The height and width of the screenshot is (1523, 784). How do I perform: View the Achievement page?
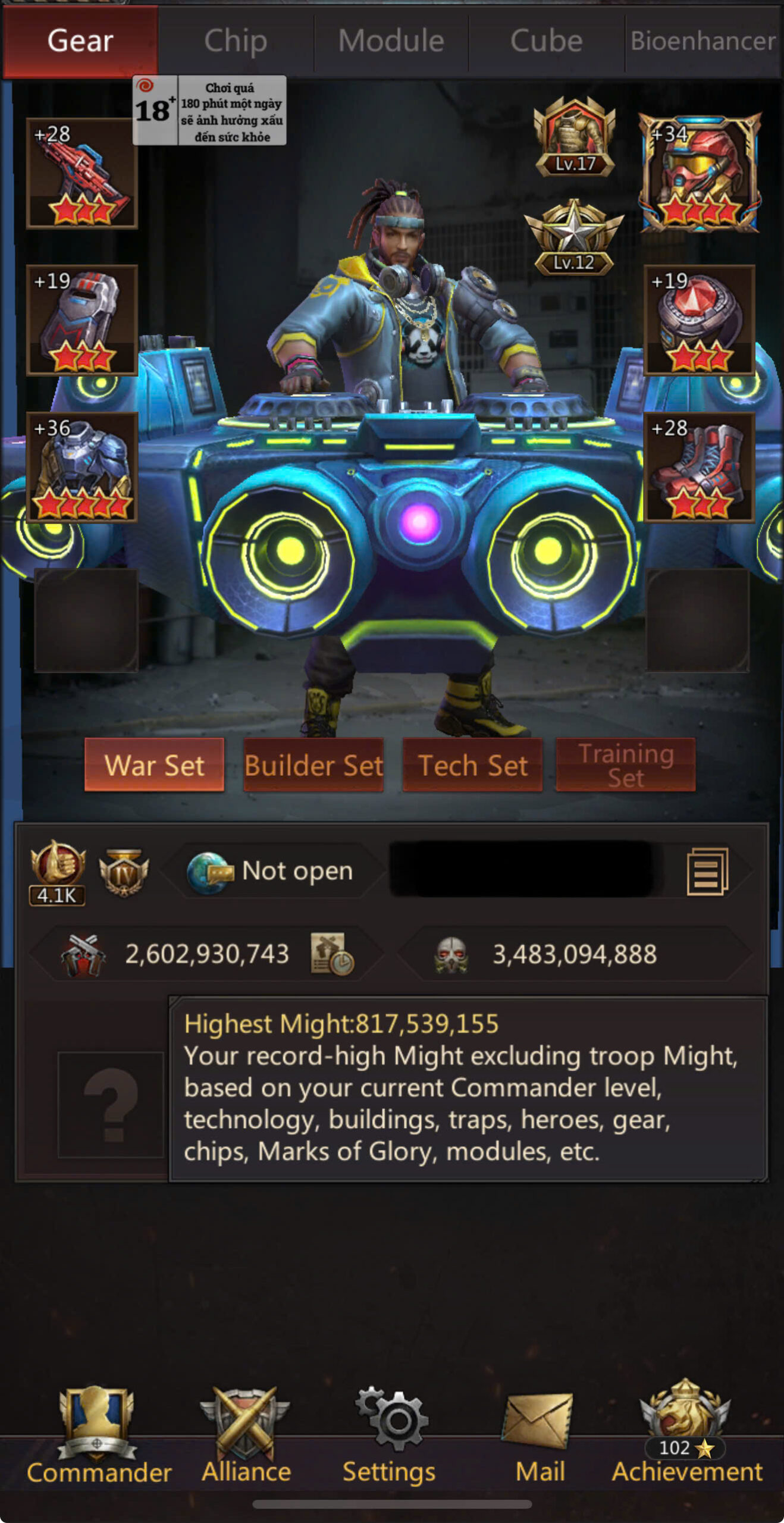[x=686, y=1435]
